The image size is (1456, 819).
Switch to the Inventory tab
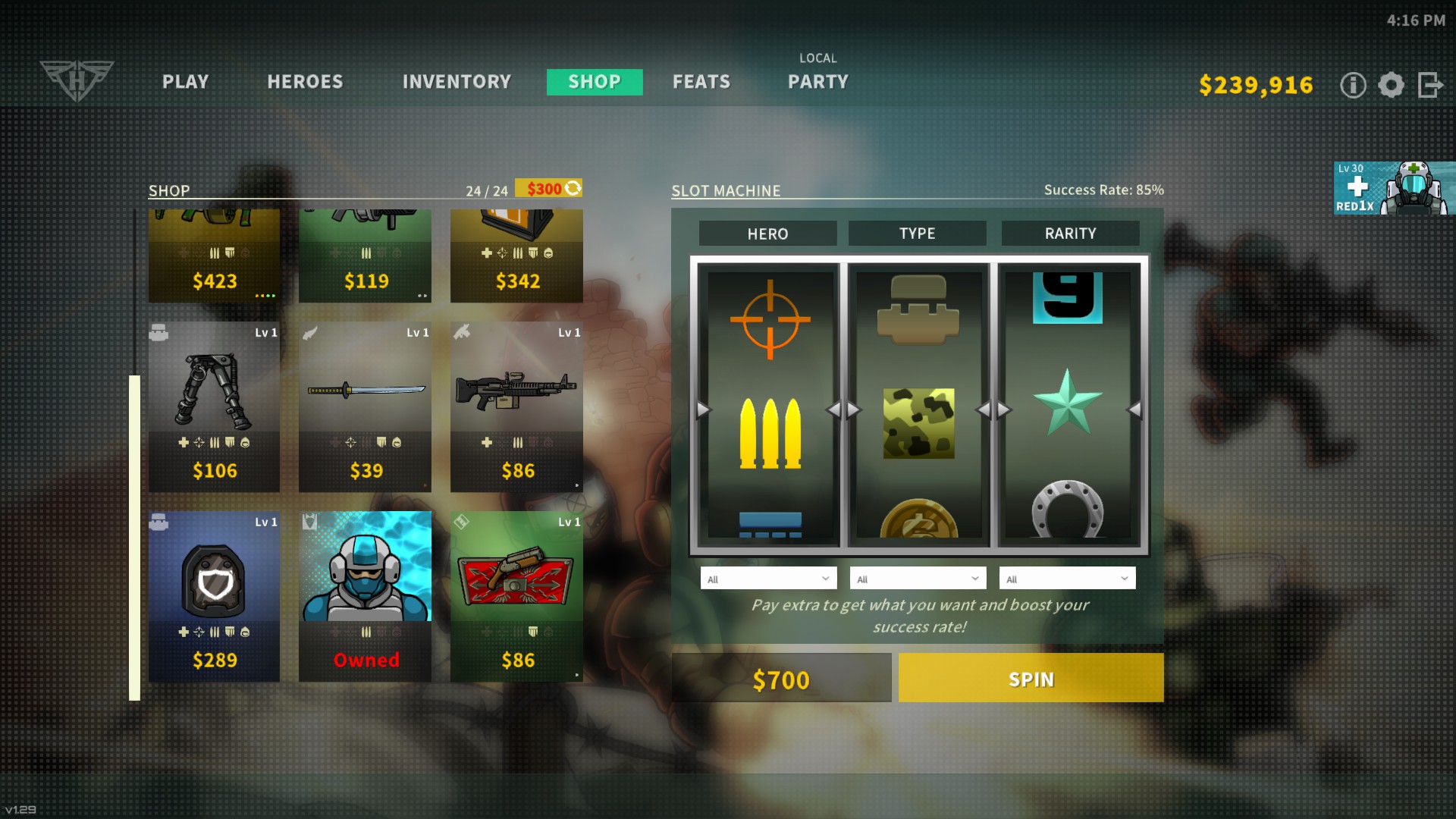[457, 82]
